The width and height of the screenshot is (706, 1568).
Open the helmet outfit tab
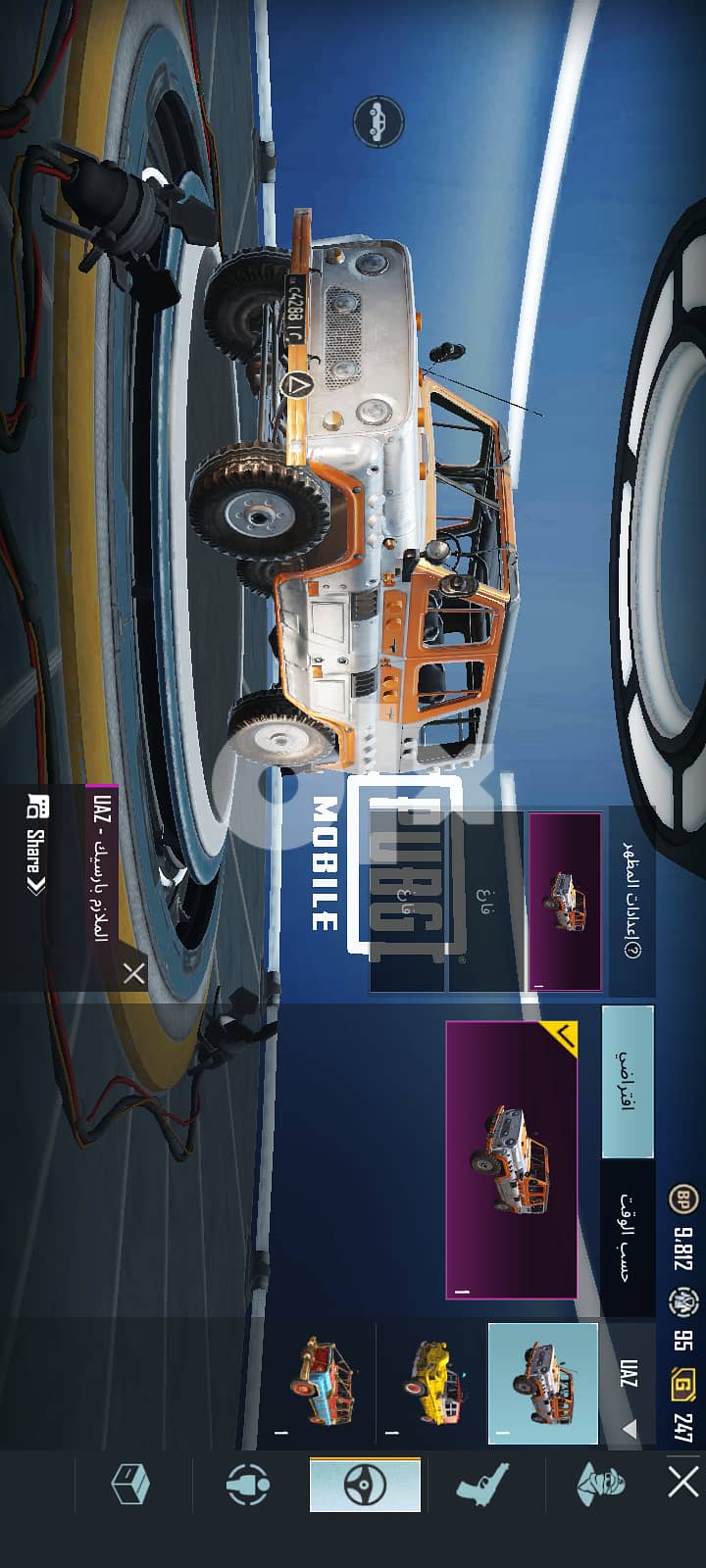(x=600, y=1485)
